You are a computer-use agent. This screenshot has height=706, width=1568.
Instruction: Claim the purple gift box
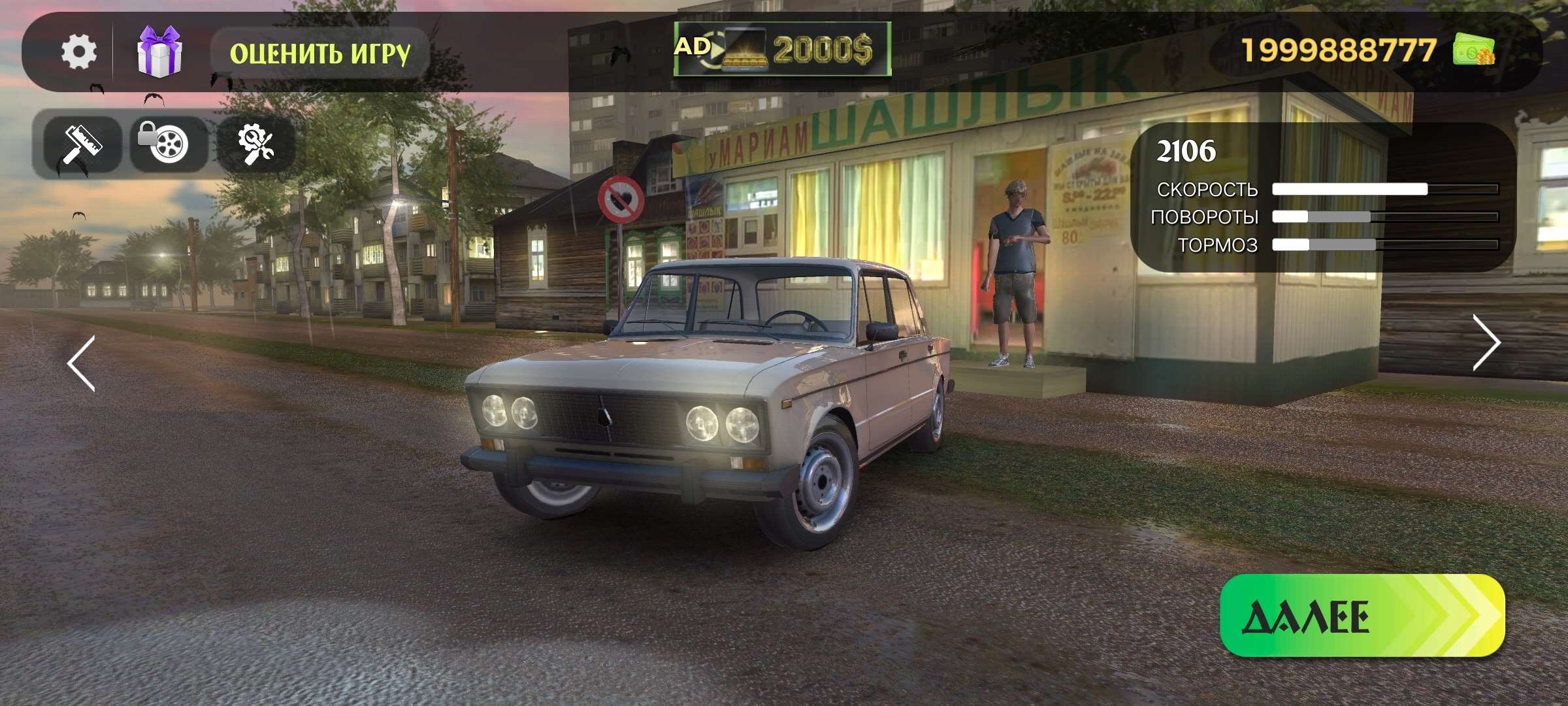(x=159, y=52)
